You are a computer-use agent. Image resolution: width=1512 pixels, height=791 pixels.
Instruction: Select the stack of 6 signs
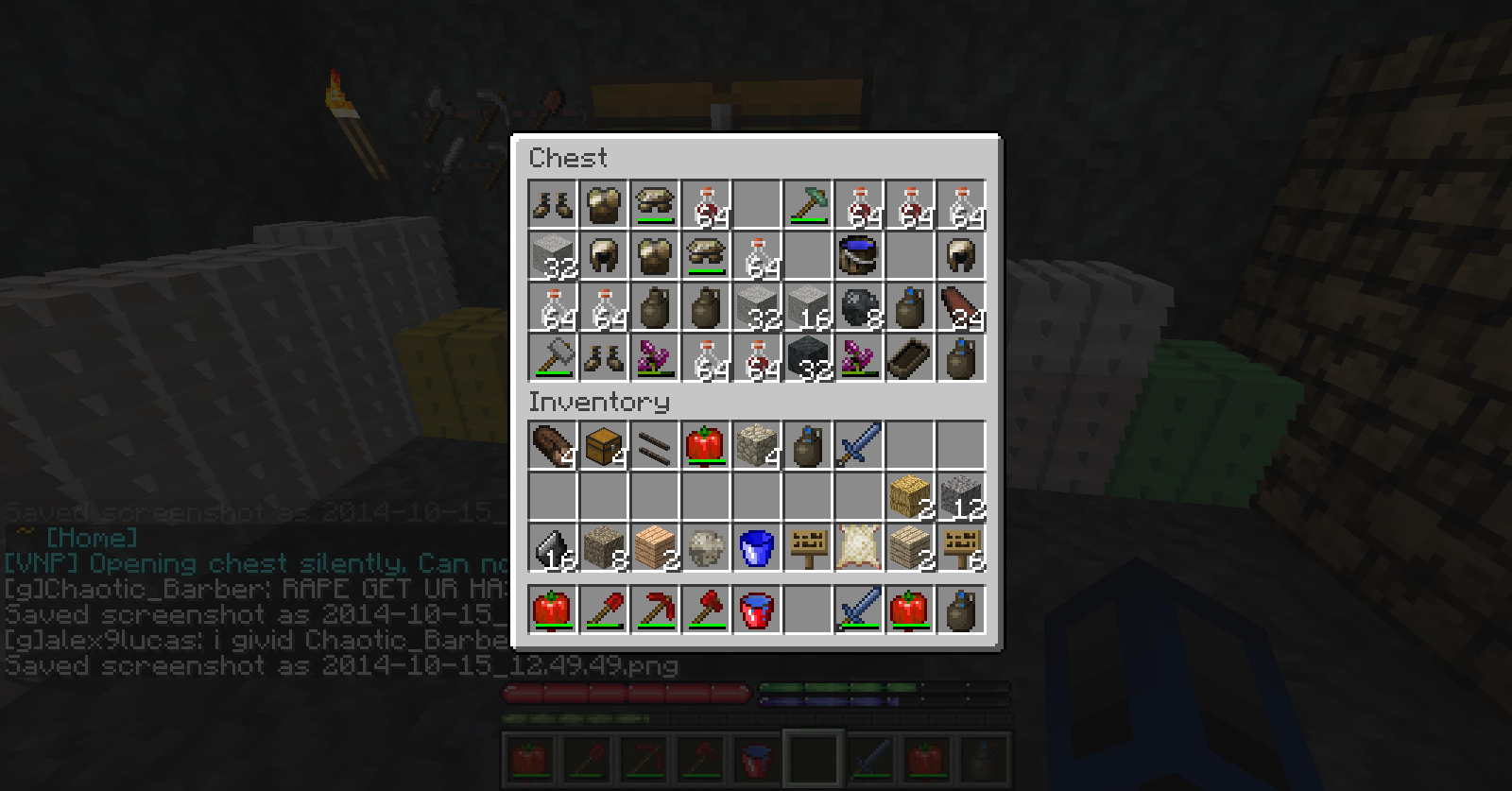pyautogui.click(x=961, y=548)
